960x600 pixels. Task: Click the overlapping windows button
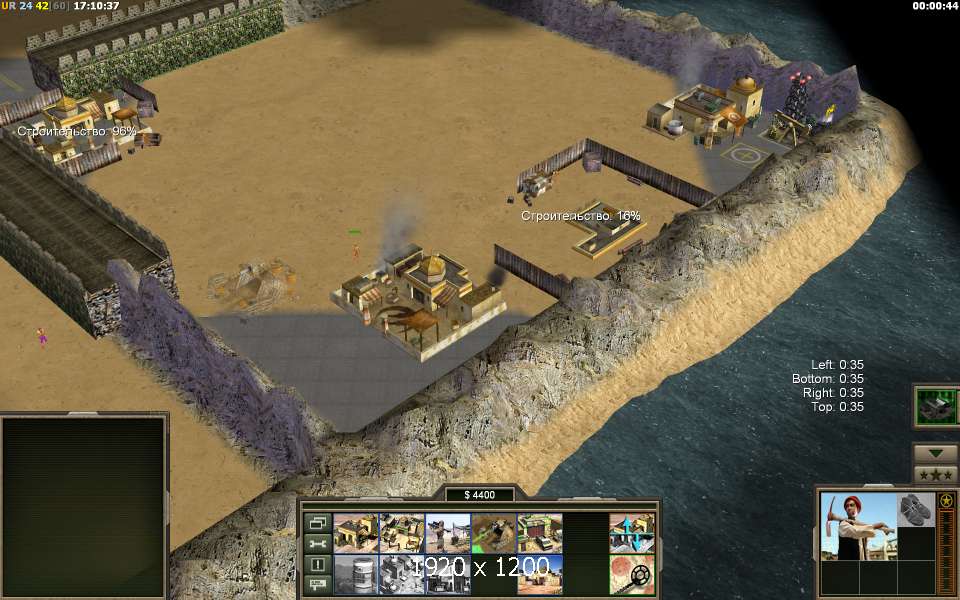(x=317, y=523)
